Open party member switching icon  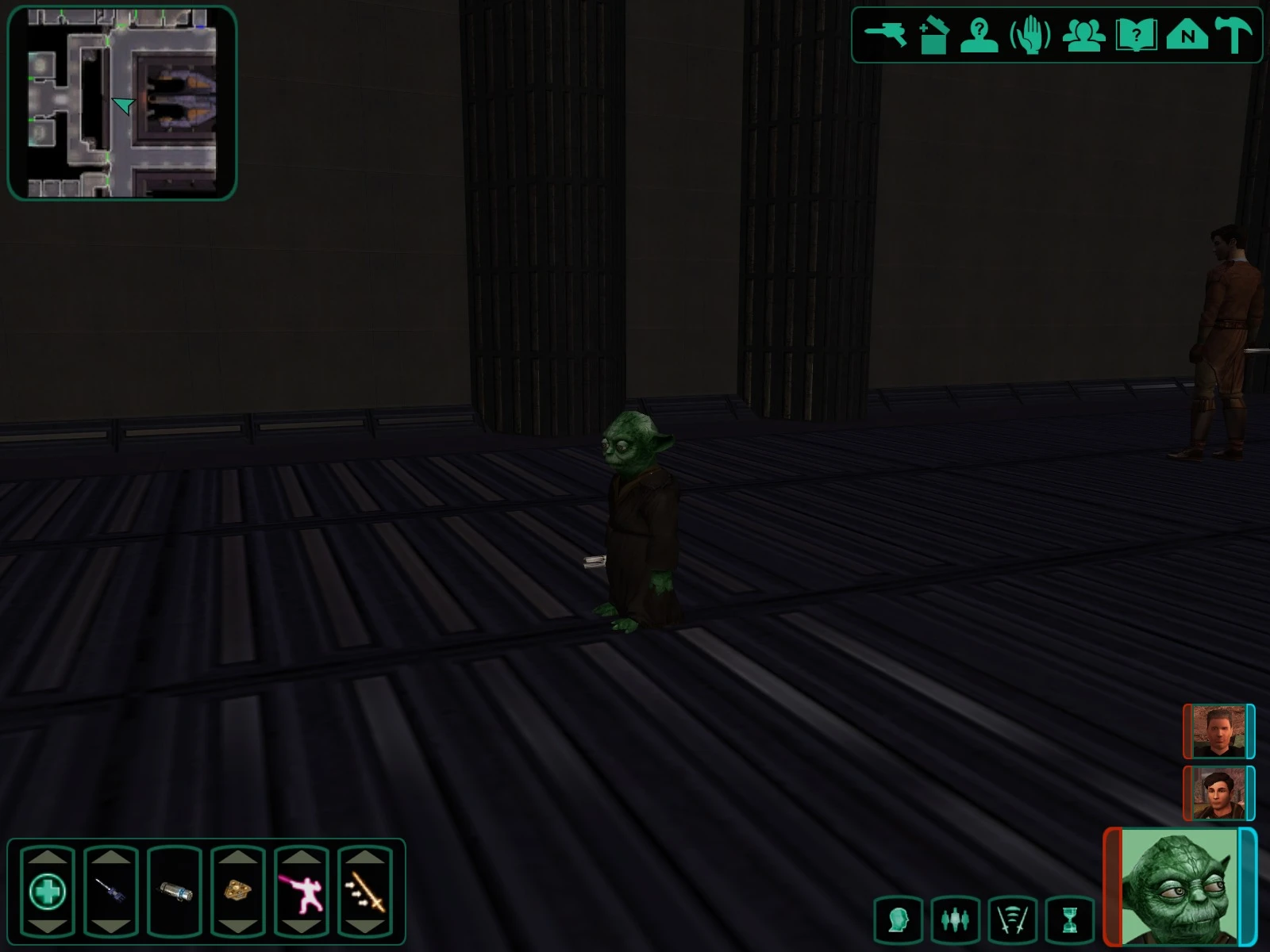tap(956, 920)
